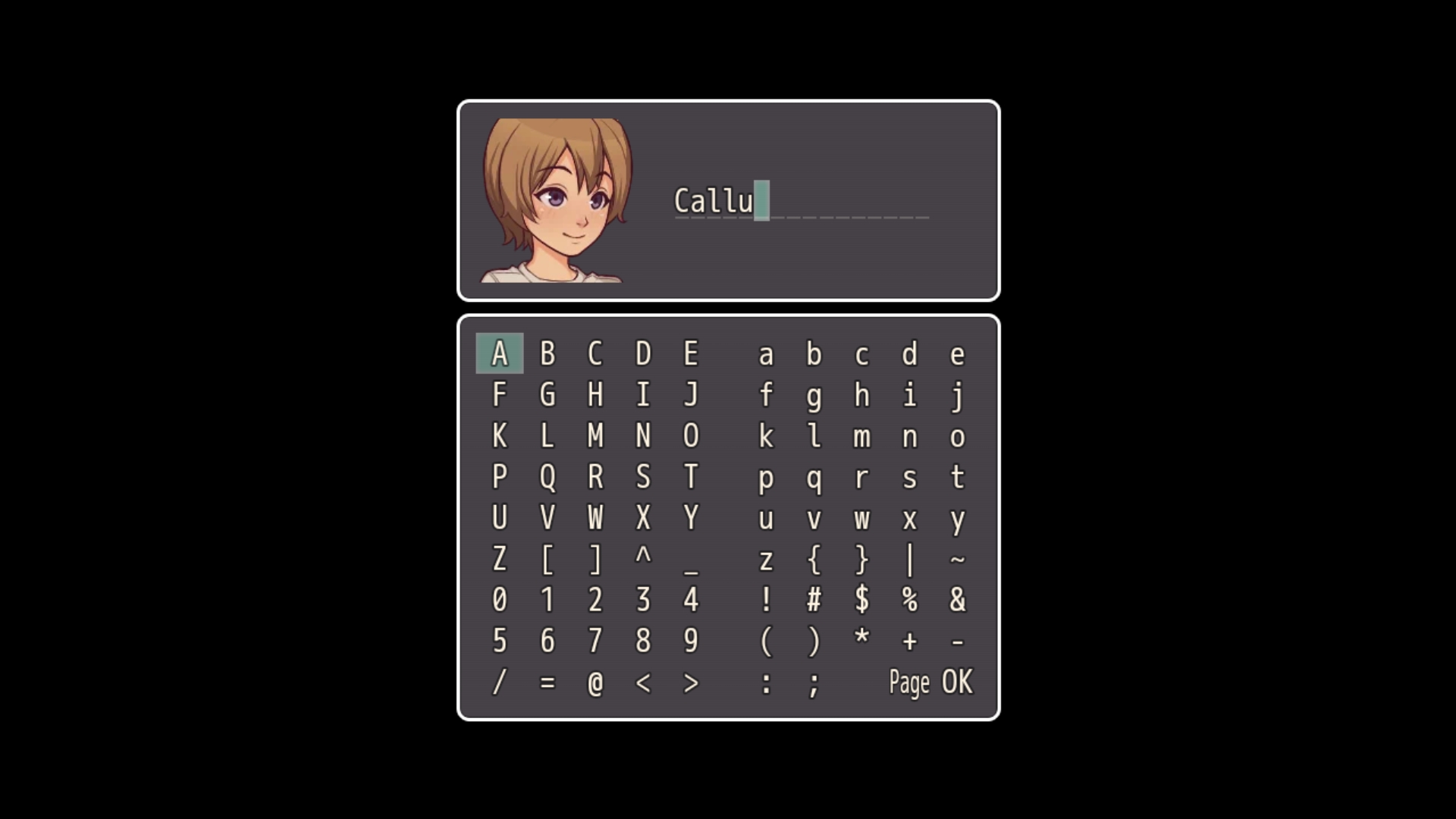Pick the digit 7 key
This screenshot has height=819, width=1456.
[595, 642]
